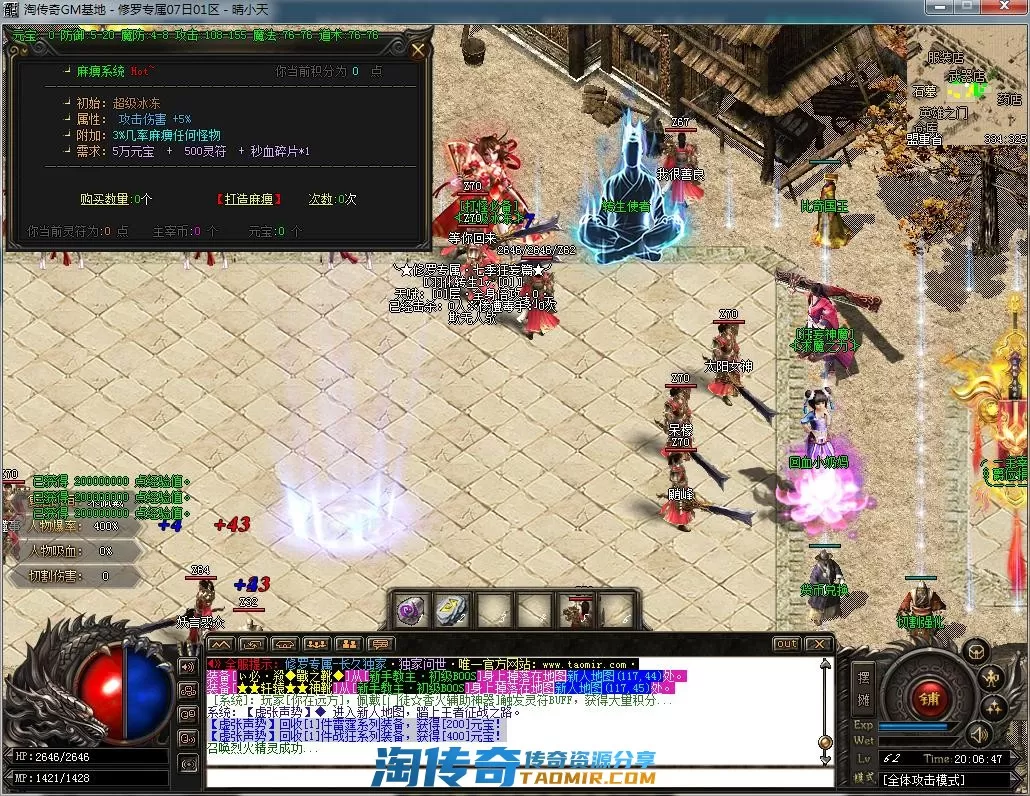Viewport: 1030px width, 796px height.
Task: Toggle the speaker sound button near clock
Action: click(977, 735)
